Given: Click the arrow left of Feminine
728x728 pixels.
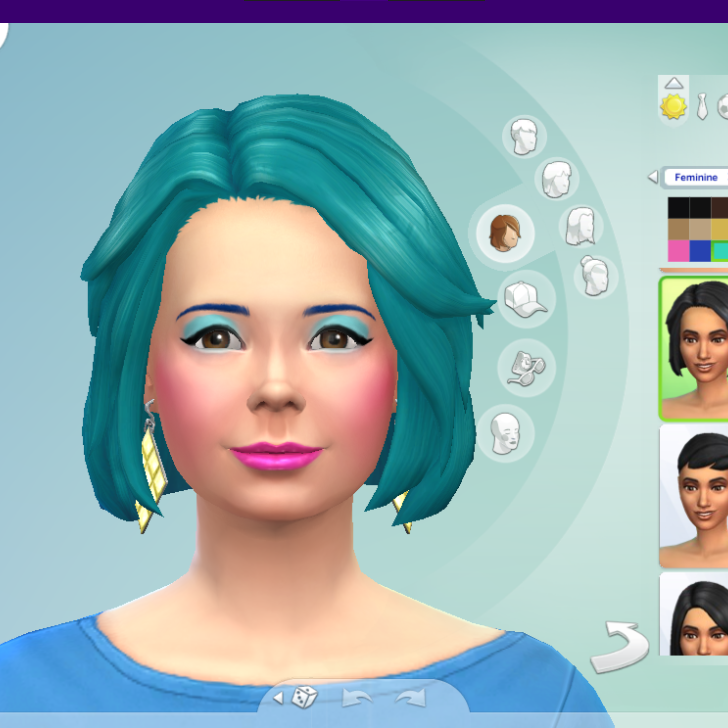Looking at the screenshot, I should [653, 177].
